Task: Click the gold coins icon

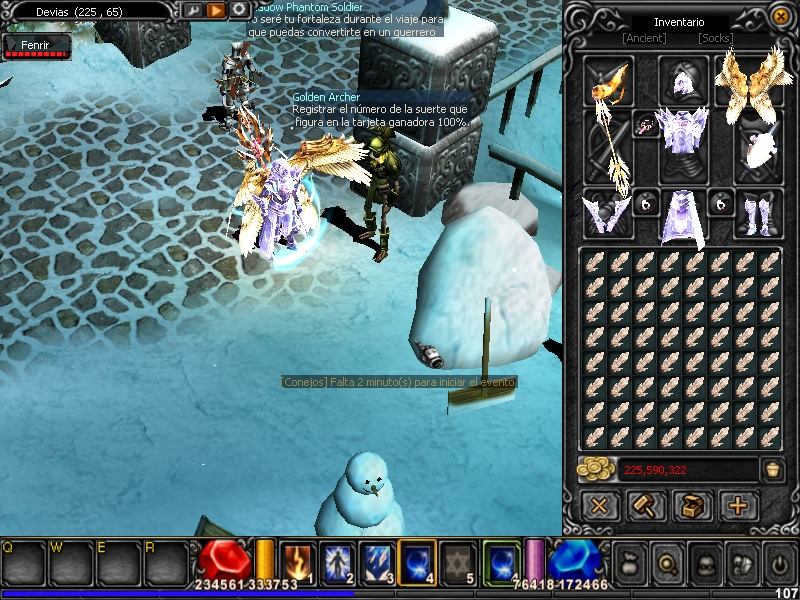Action: pyautogui.click(x=597, y=469)
